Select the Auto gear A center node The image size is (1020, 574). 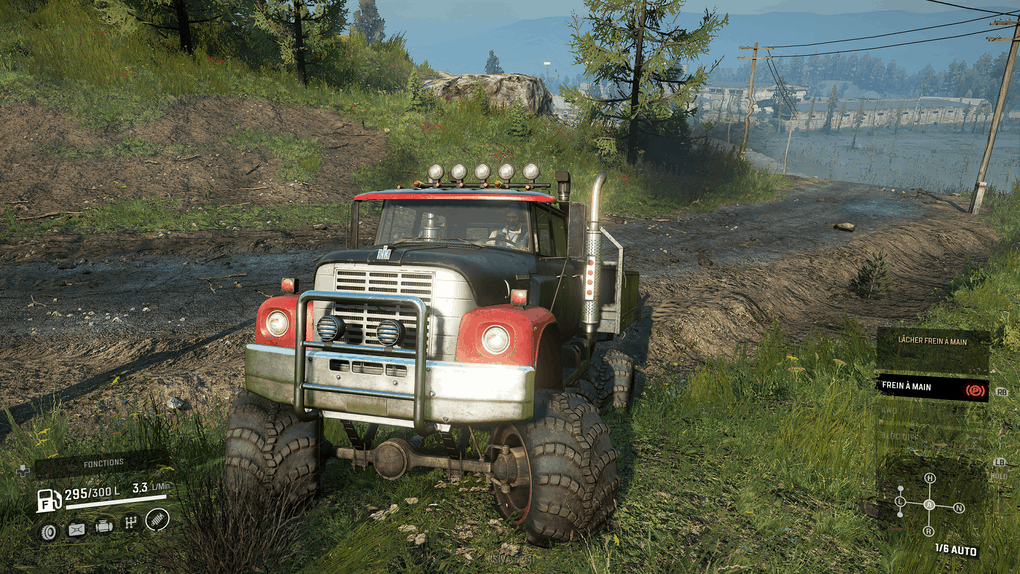(x=929, y=504)
